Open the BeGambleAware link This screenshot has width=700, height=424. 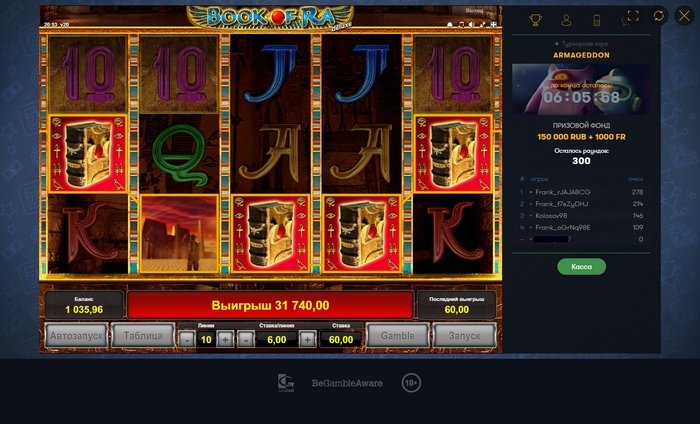(x=347, y=383)
